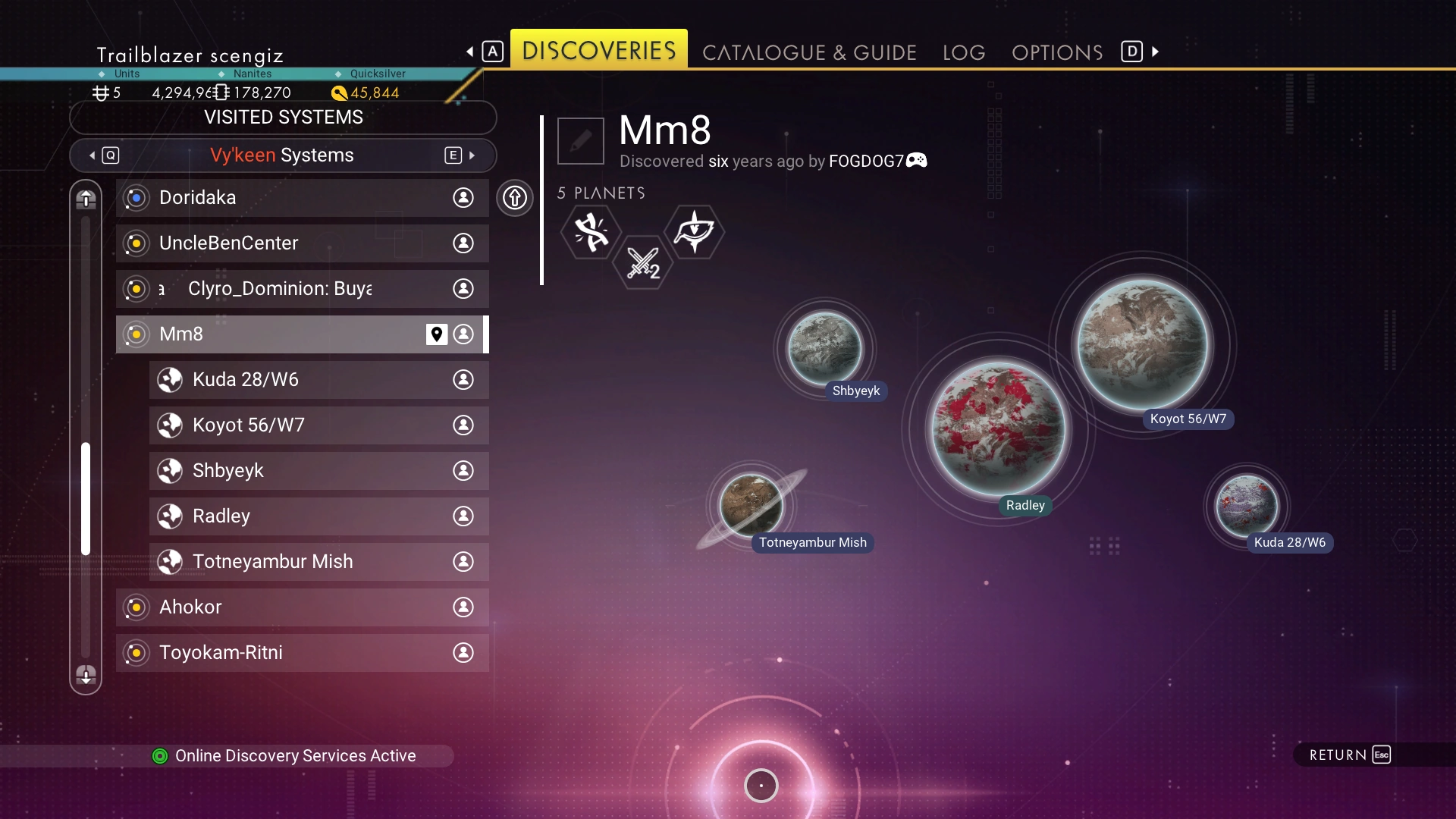
Task: Go to the Options tab
Action: (1057, 52)
